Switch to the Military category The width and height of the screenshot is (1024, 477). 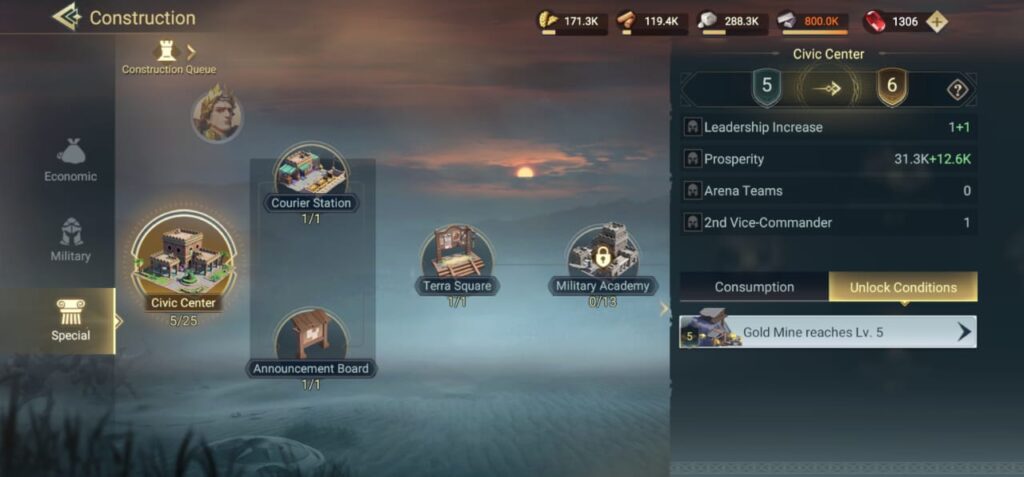[x=70, y=240]
